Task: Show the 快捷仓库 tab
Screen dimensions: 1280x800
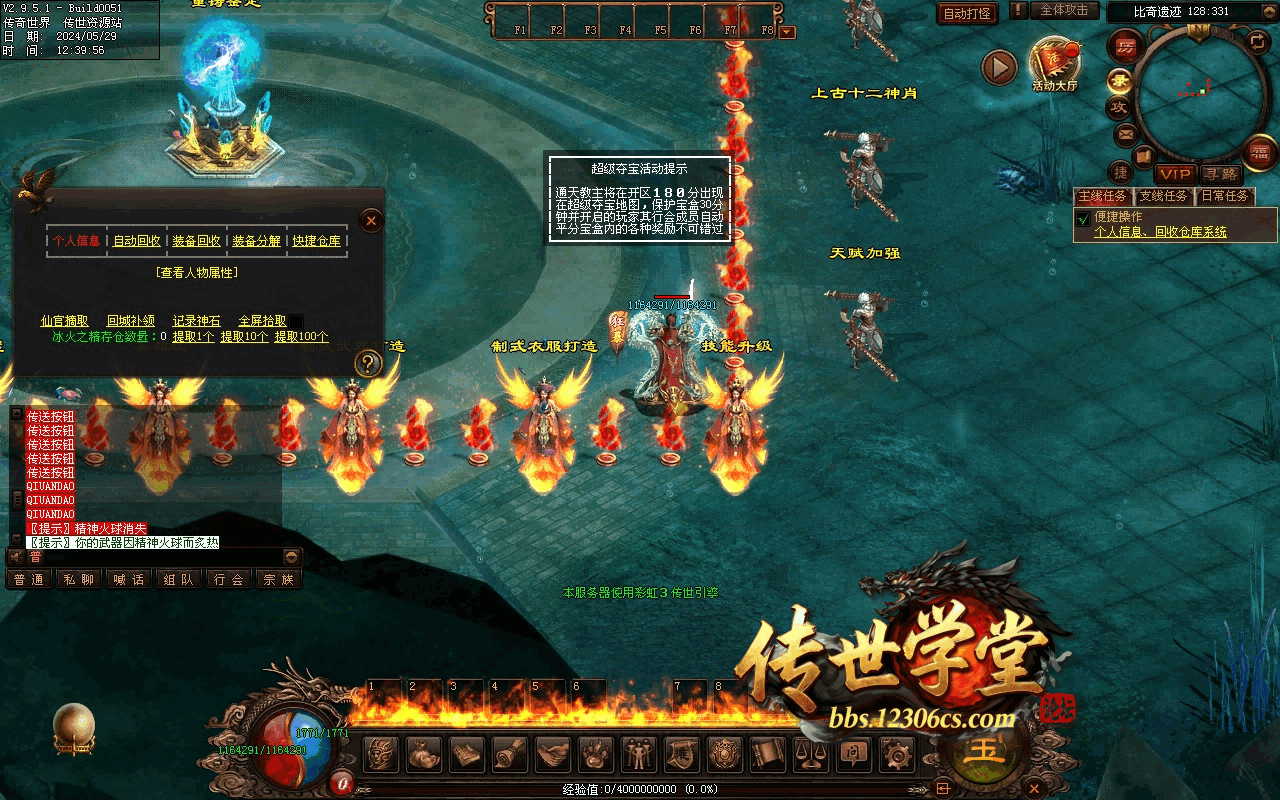Action: pos(317,241)
